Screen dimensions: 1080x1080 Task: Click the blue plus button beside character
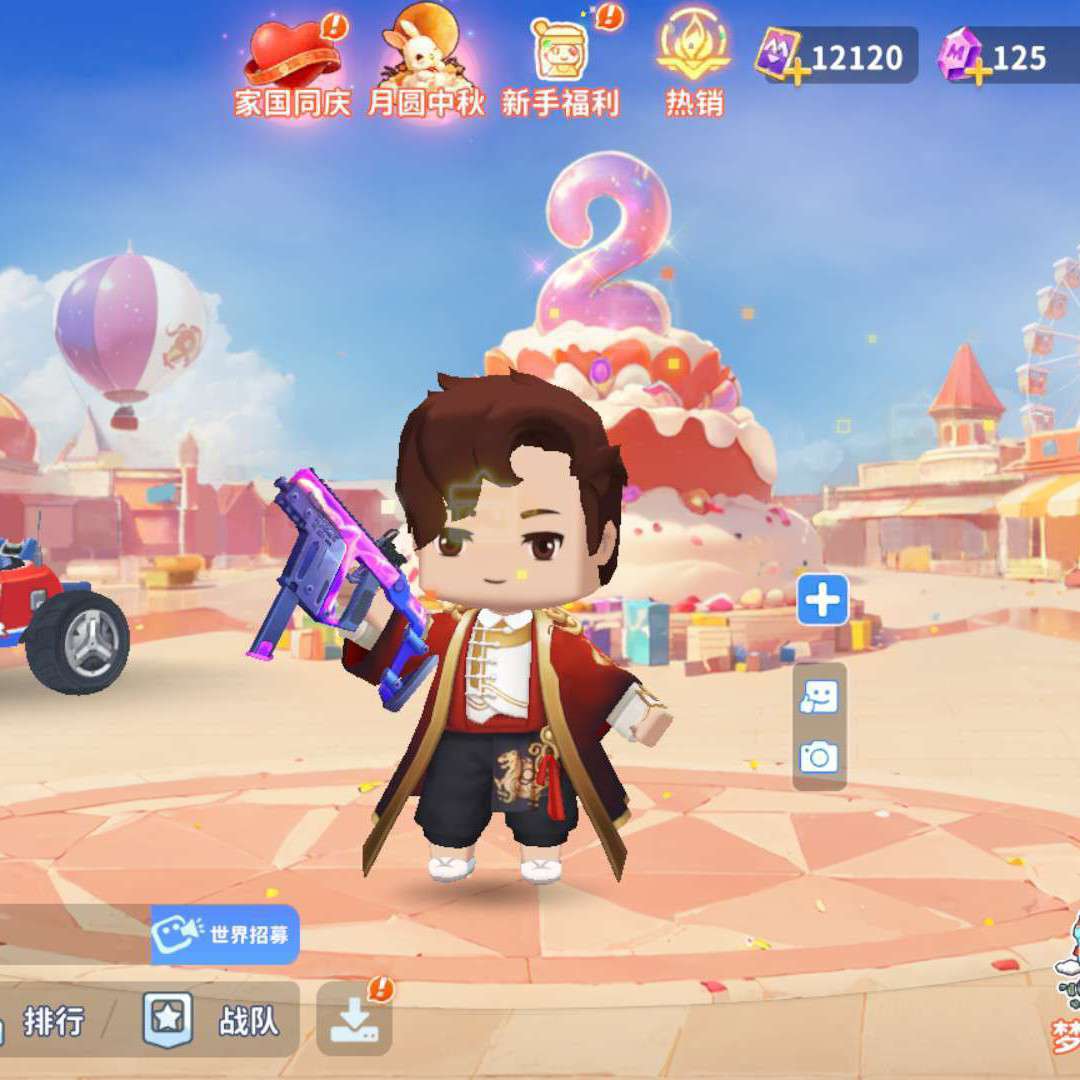coord(822,600)
